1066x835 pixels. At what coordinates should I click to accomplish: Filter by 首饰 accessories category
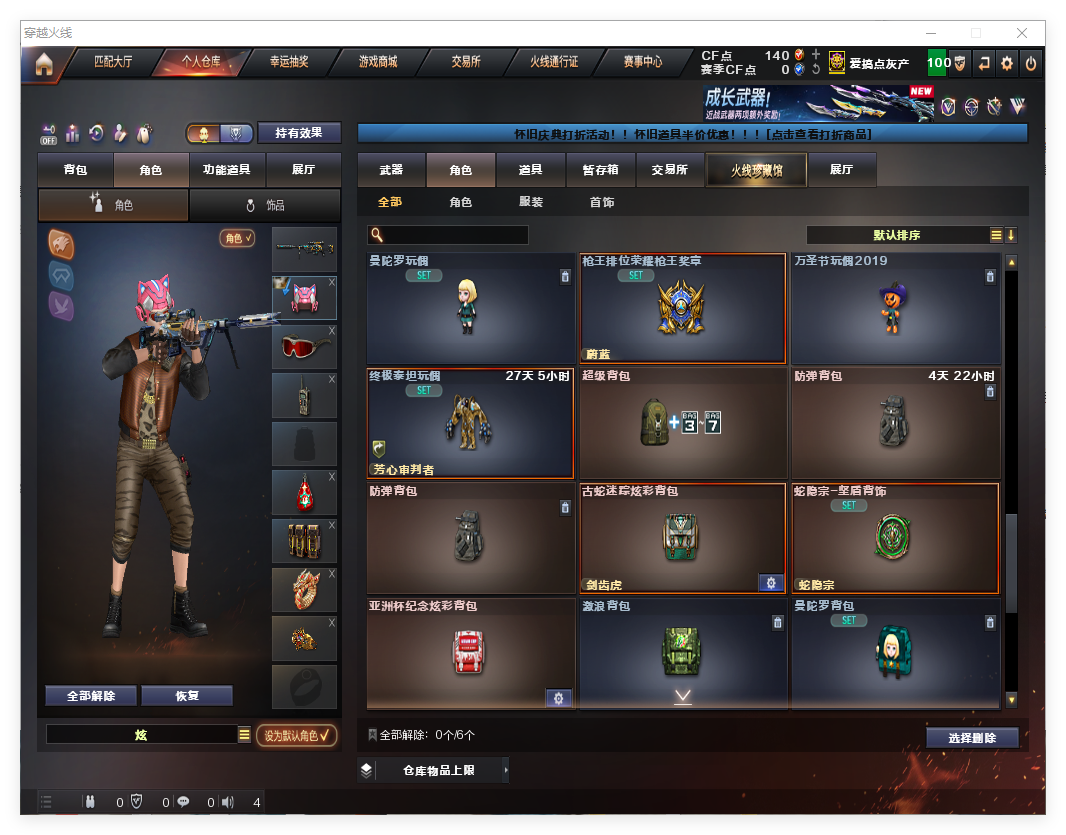pyautogui.click(x=602, y=202)
